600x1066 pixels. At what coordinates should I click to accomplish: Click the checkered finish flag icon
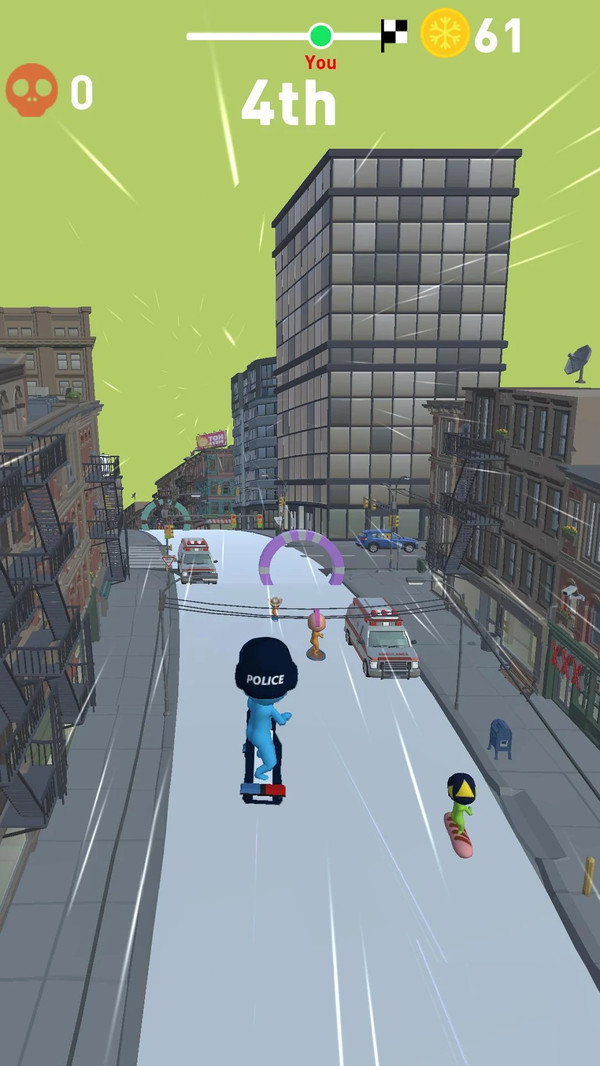tap(394, 35)
